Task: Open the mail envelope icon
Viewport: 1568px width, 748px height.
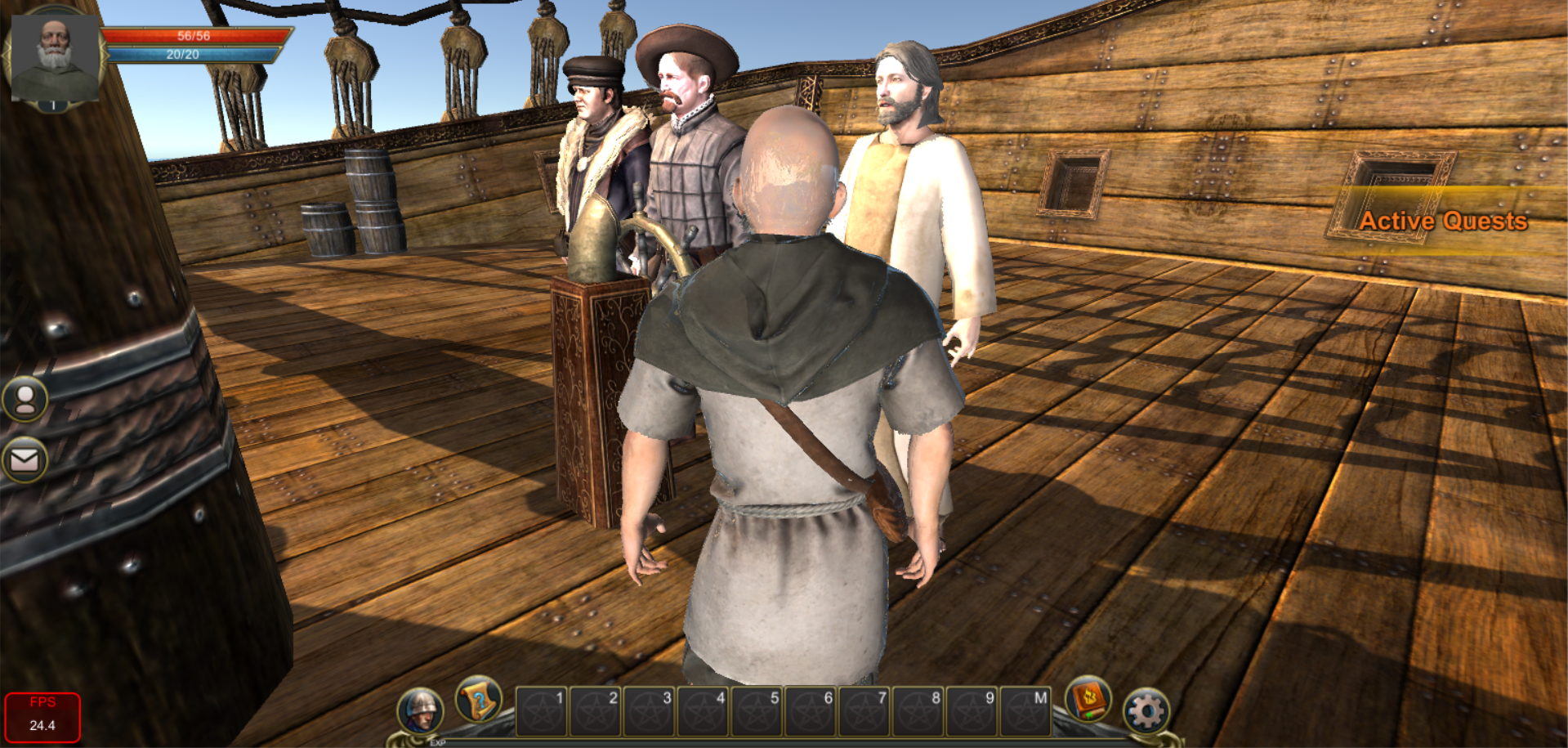Action: (25, 460)
